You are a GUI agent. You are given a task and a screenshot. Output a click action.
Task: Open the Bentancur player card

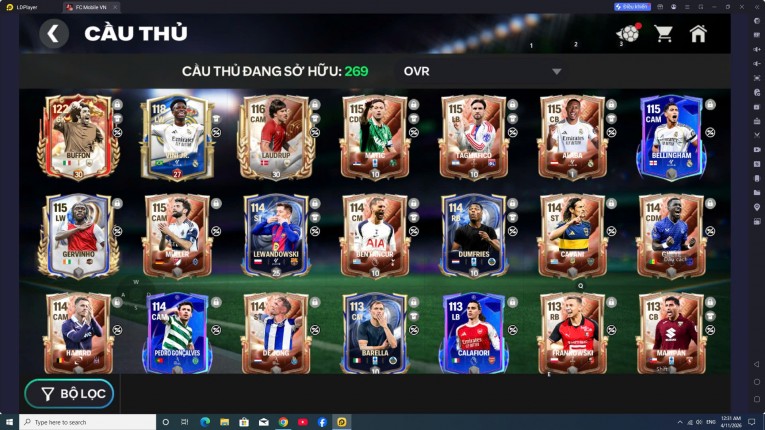(x=374, y=235)
